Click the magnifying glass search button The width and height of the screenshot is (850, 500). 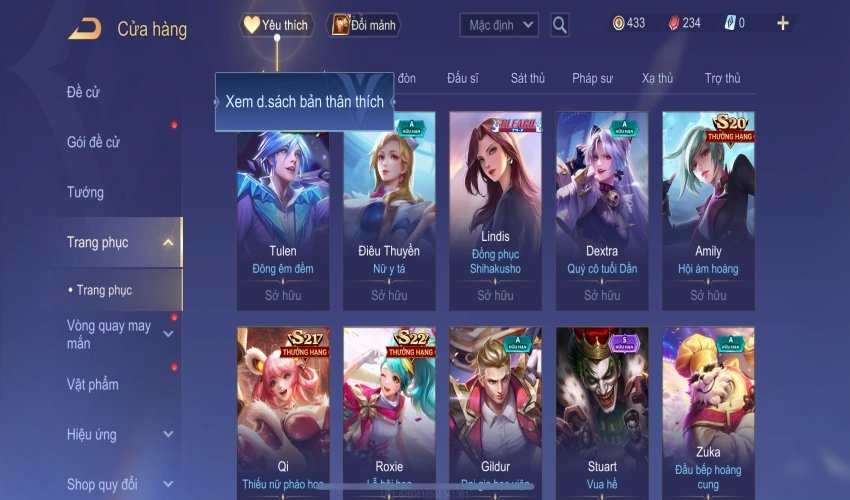pos(560,25)
